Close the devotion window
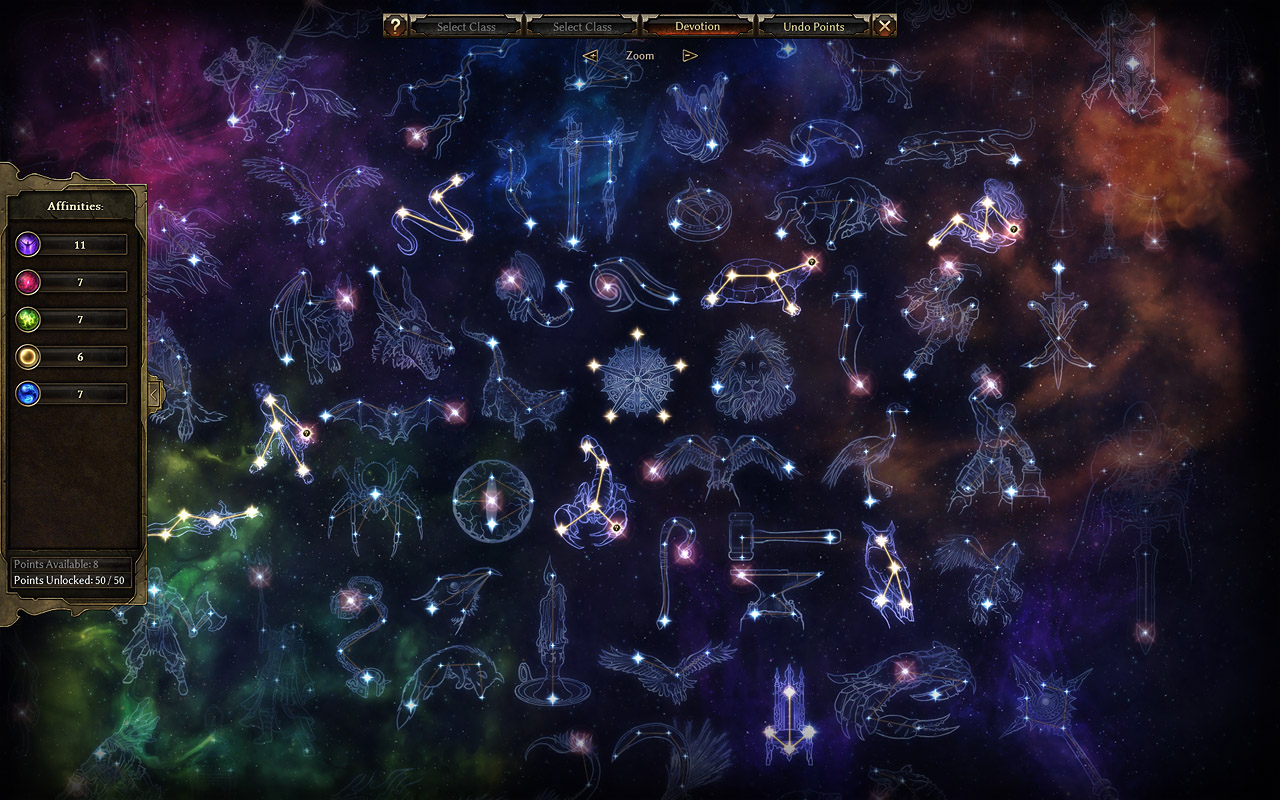This screenshot has width=1280, height=800. coord(884,26)
